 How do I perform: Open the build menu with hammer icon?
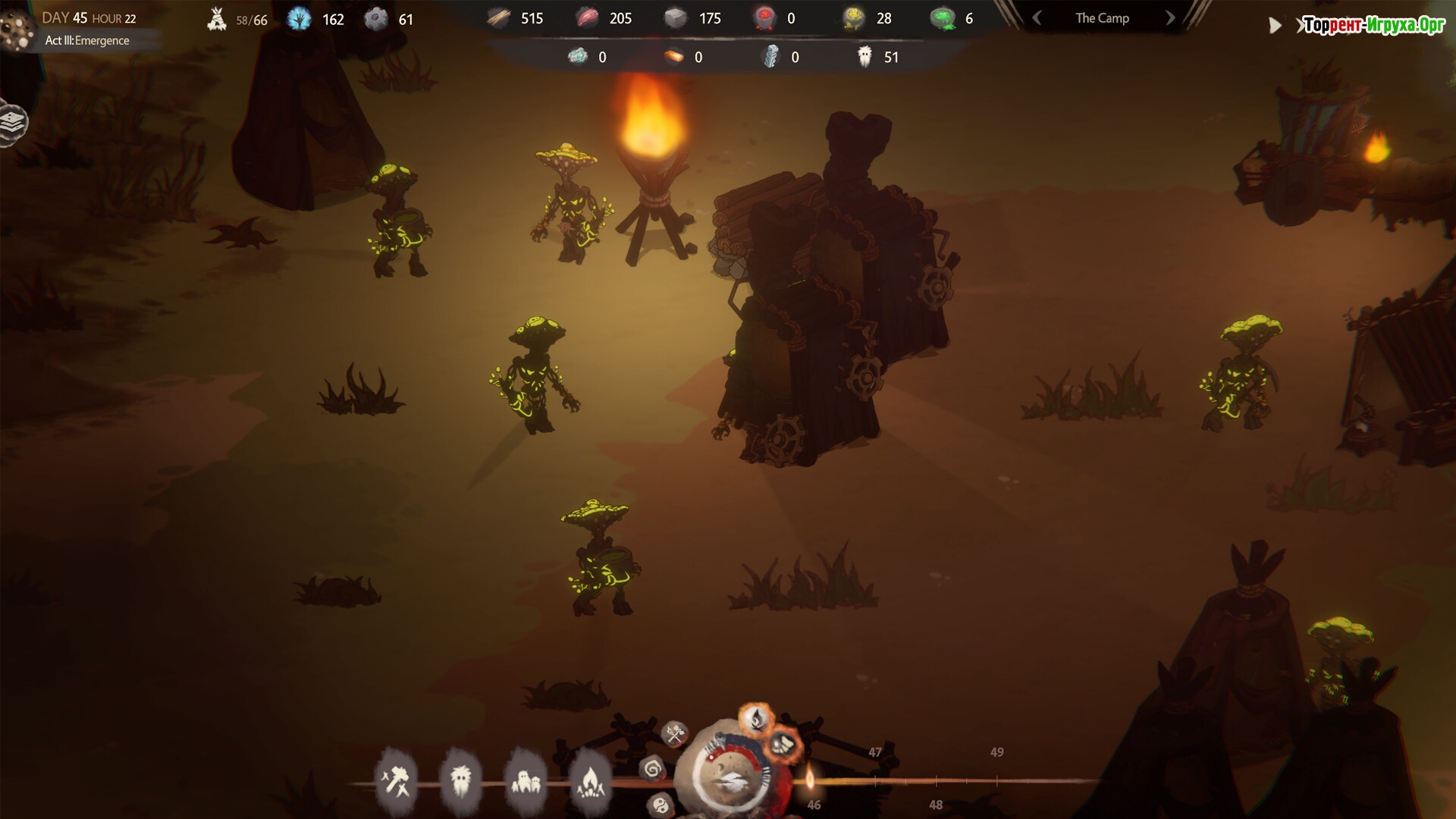pyautogui.click(x=396, y=779)
